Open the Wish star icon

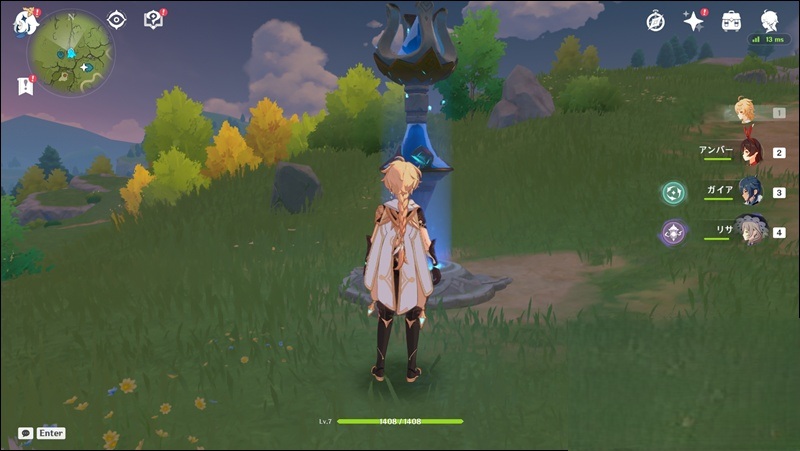(694, 21)
